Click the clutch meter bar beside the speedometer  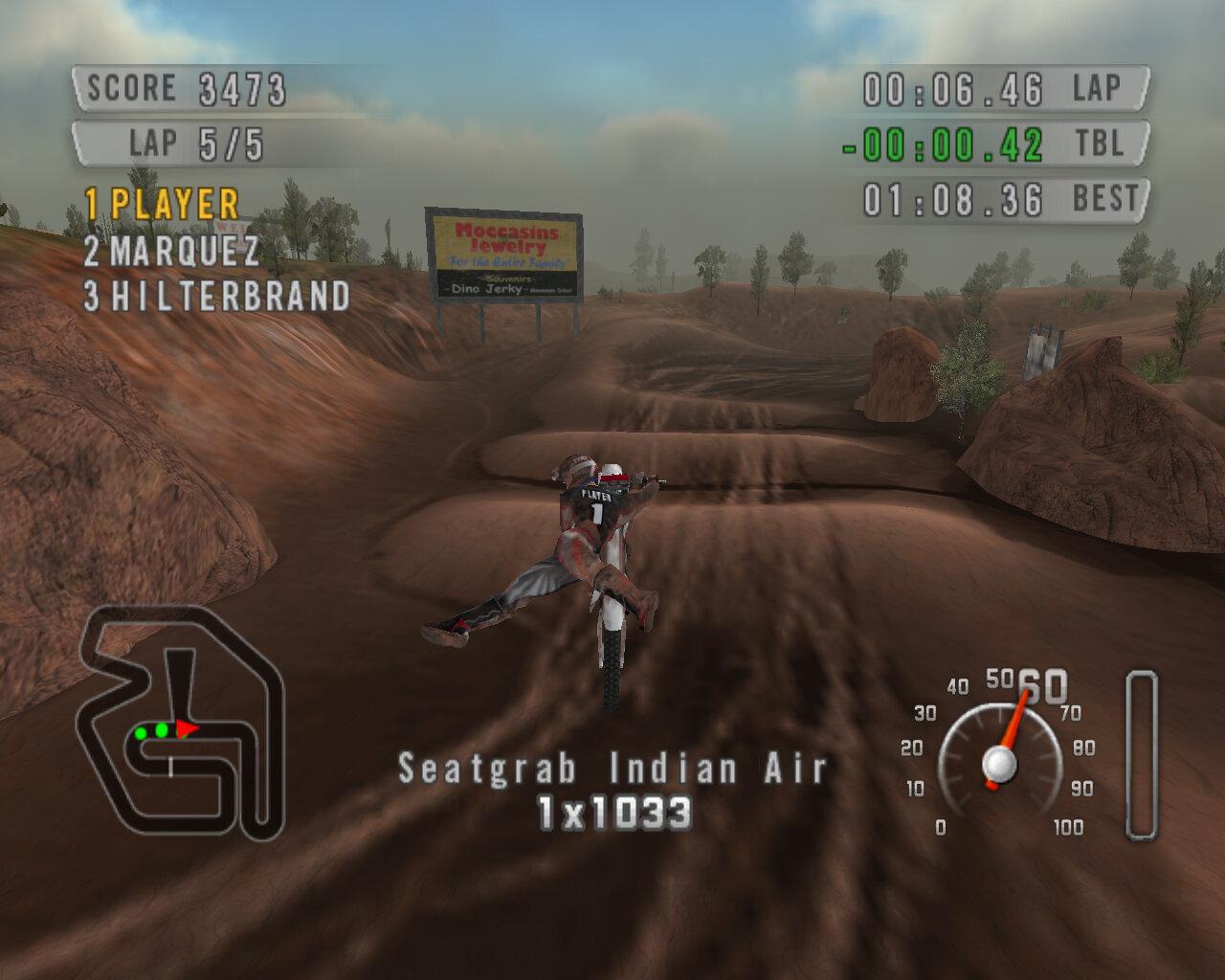tap(1141, 756)
